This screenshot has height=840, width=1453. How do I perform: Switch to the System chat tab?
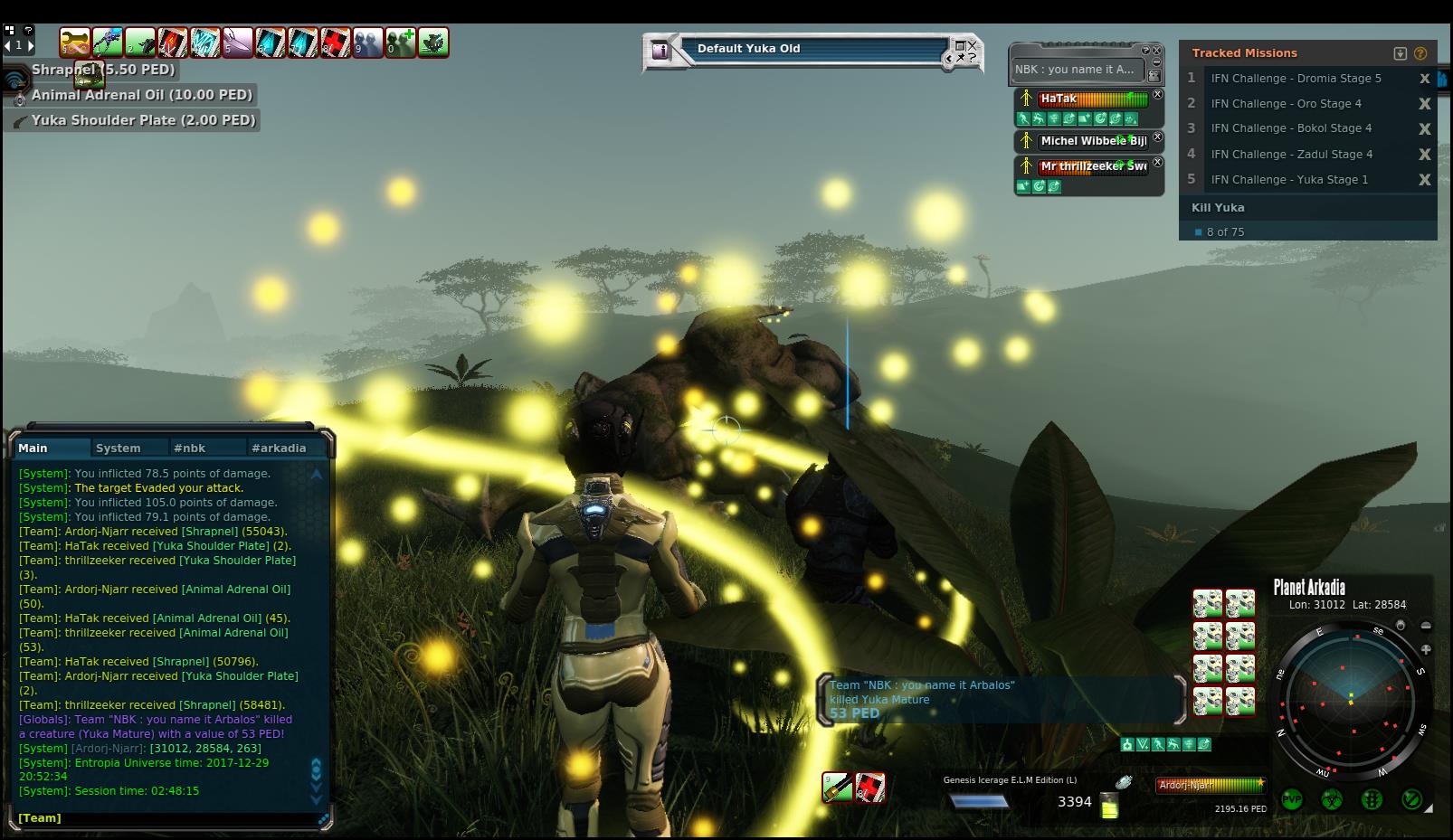[x=119, y=448]
